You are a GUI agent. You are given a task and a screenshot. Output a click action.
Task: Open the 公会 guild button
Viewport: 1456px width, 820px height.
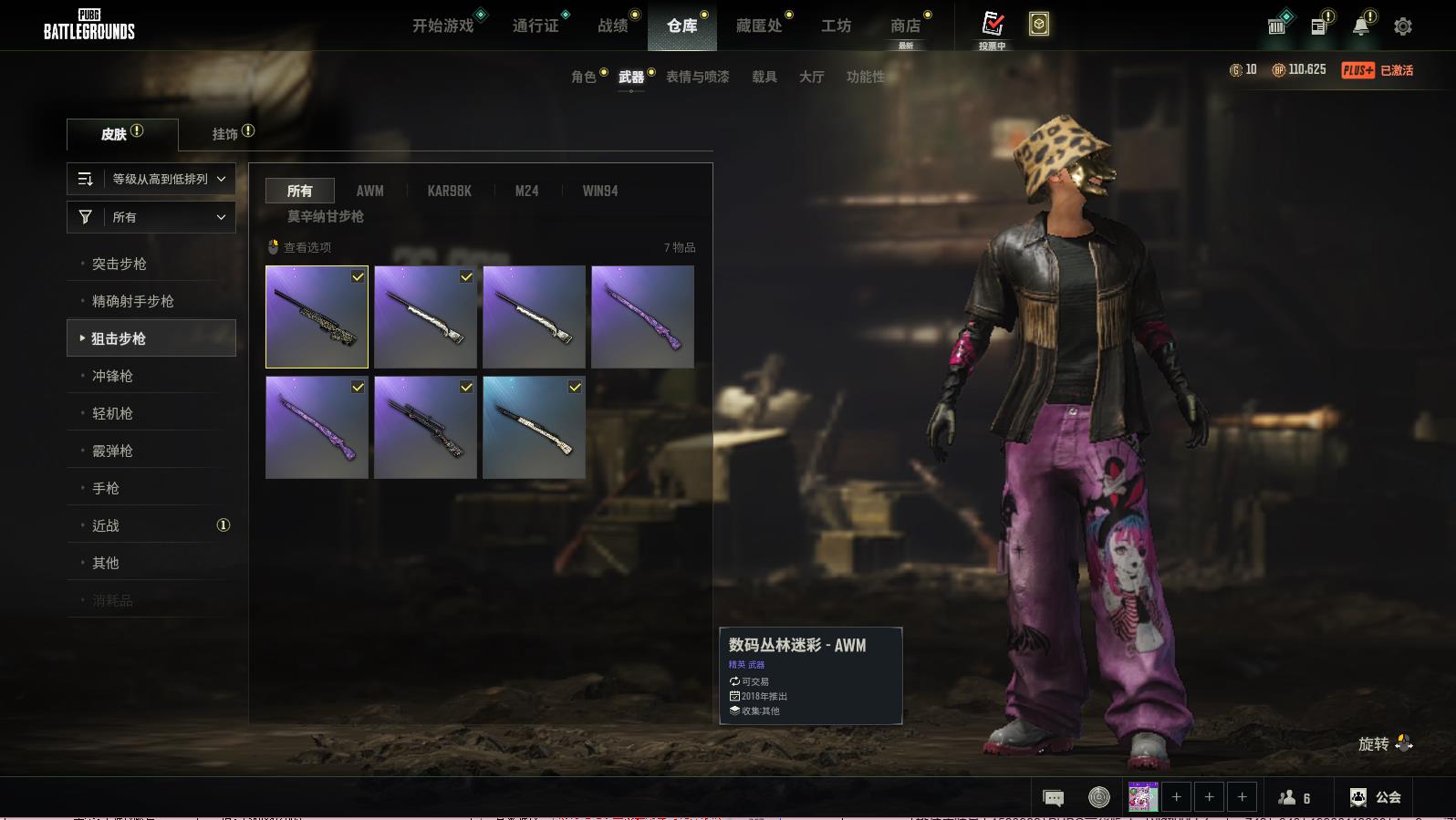[1377, 797]
